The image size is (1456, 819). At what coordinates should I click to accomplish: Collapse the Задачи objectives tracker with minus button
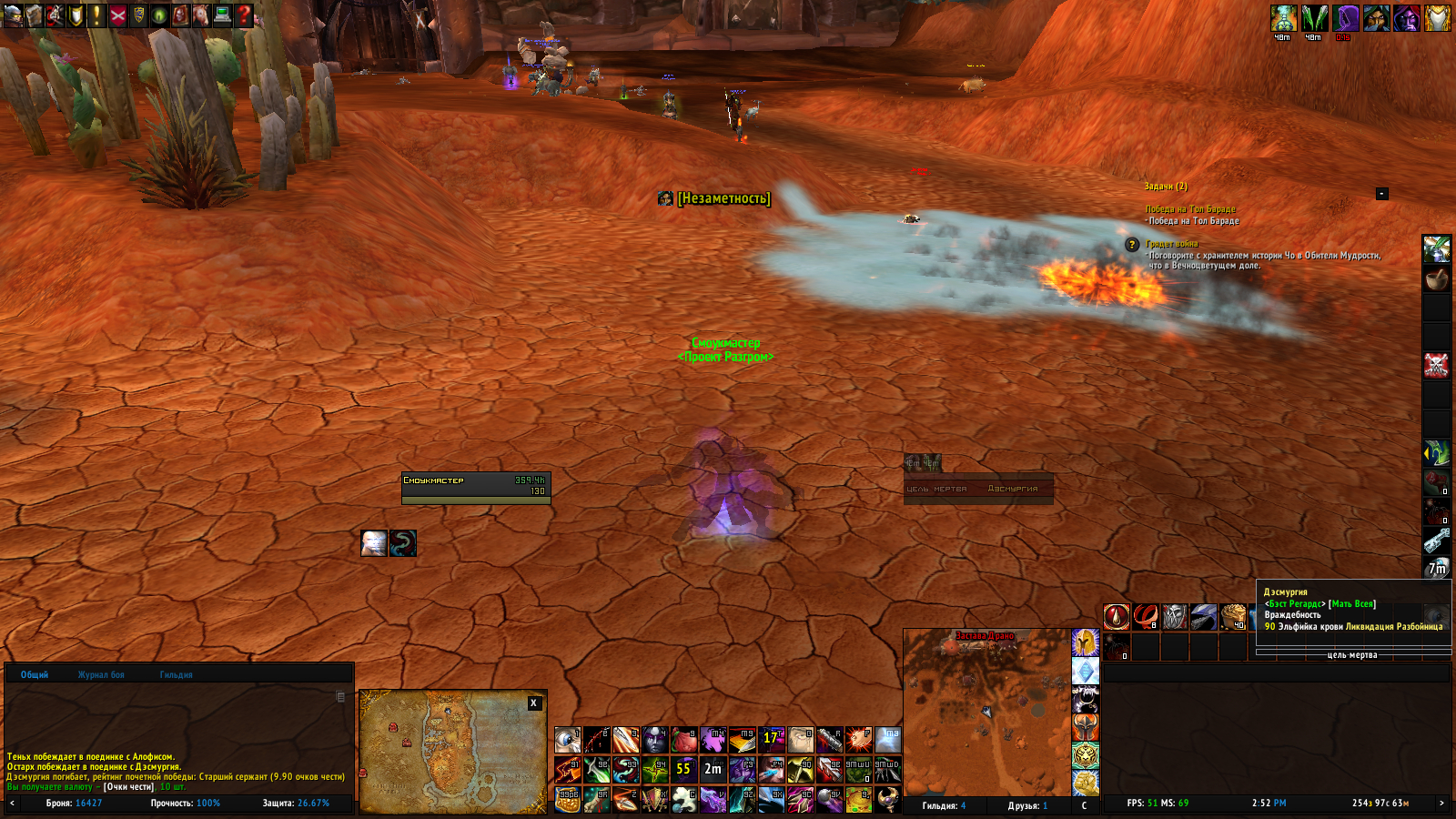point(1381,193)
